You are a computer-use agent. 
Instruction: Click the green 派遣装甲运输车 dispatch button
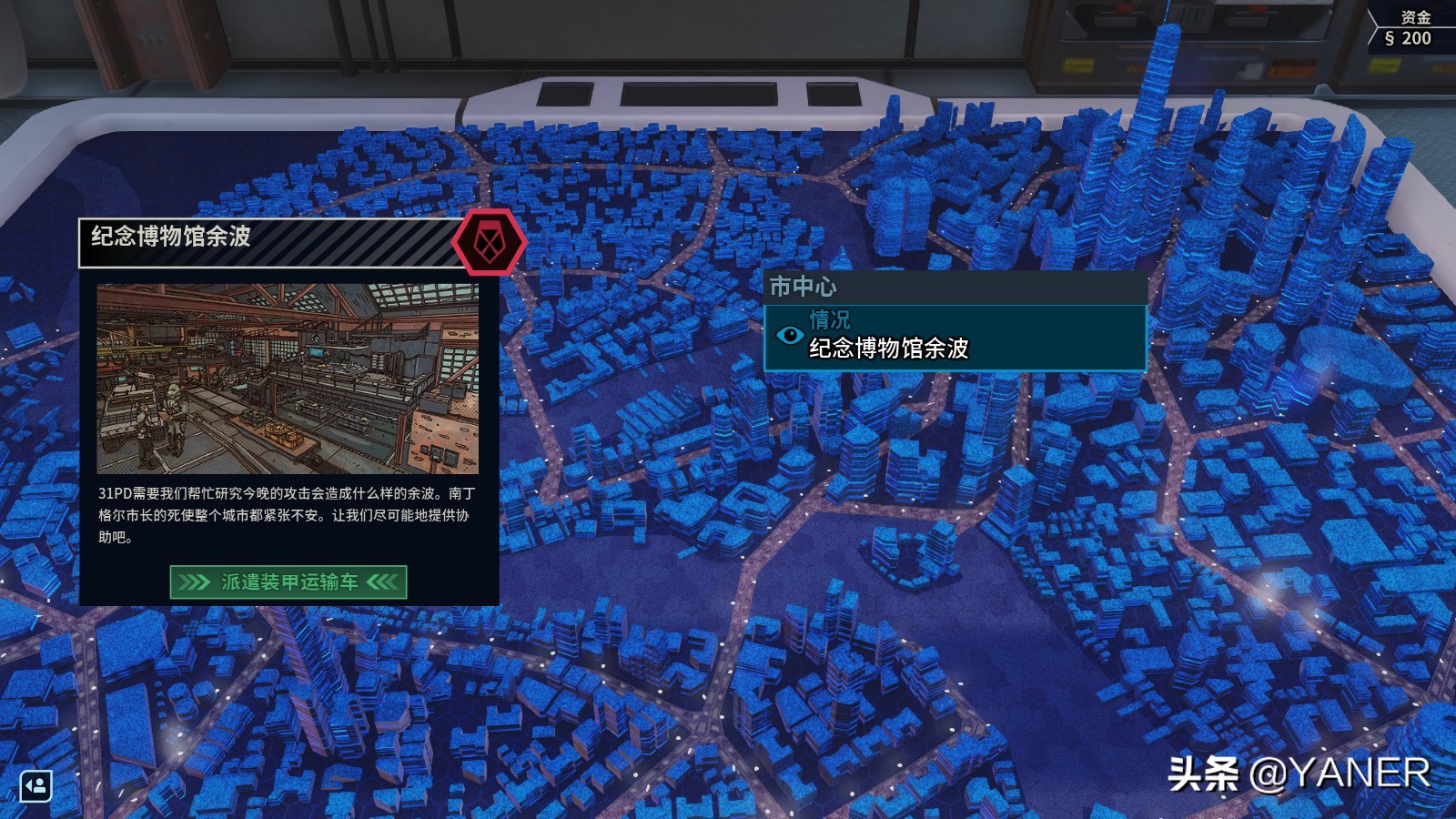coord(288,582)
